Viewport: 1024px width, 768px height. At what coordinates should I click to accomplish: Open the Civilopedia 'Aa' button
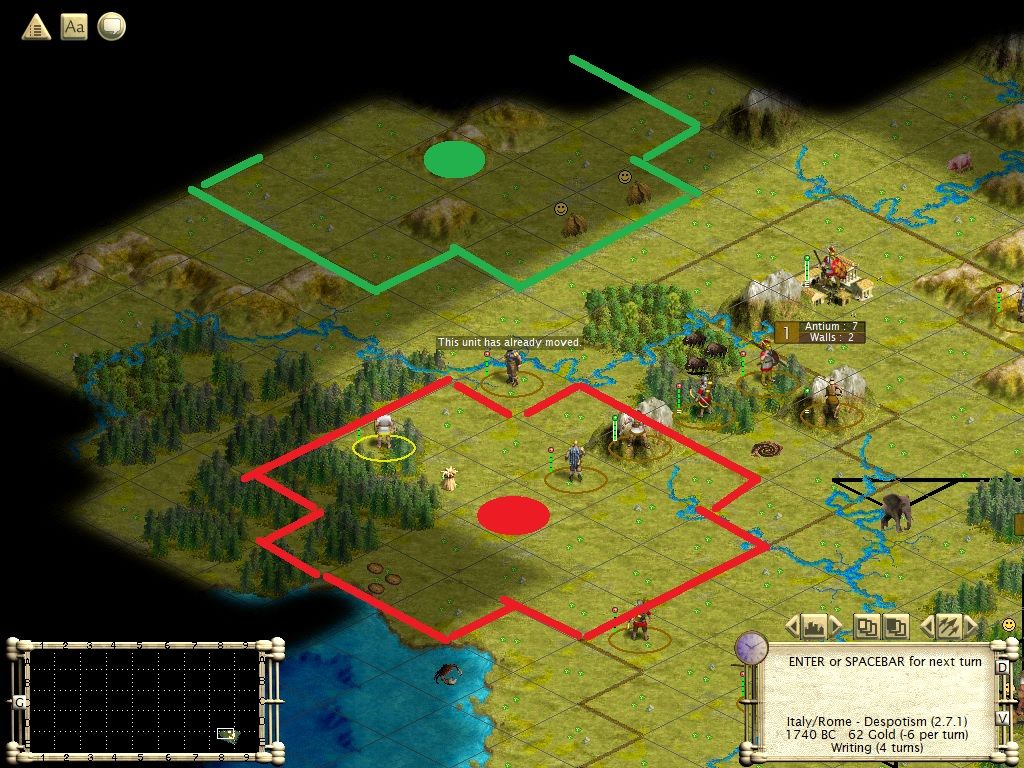coord(74,27)
